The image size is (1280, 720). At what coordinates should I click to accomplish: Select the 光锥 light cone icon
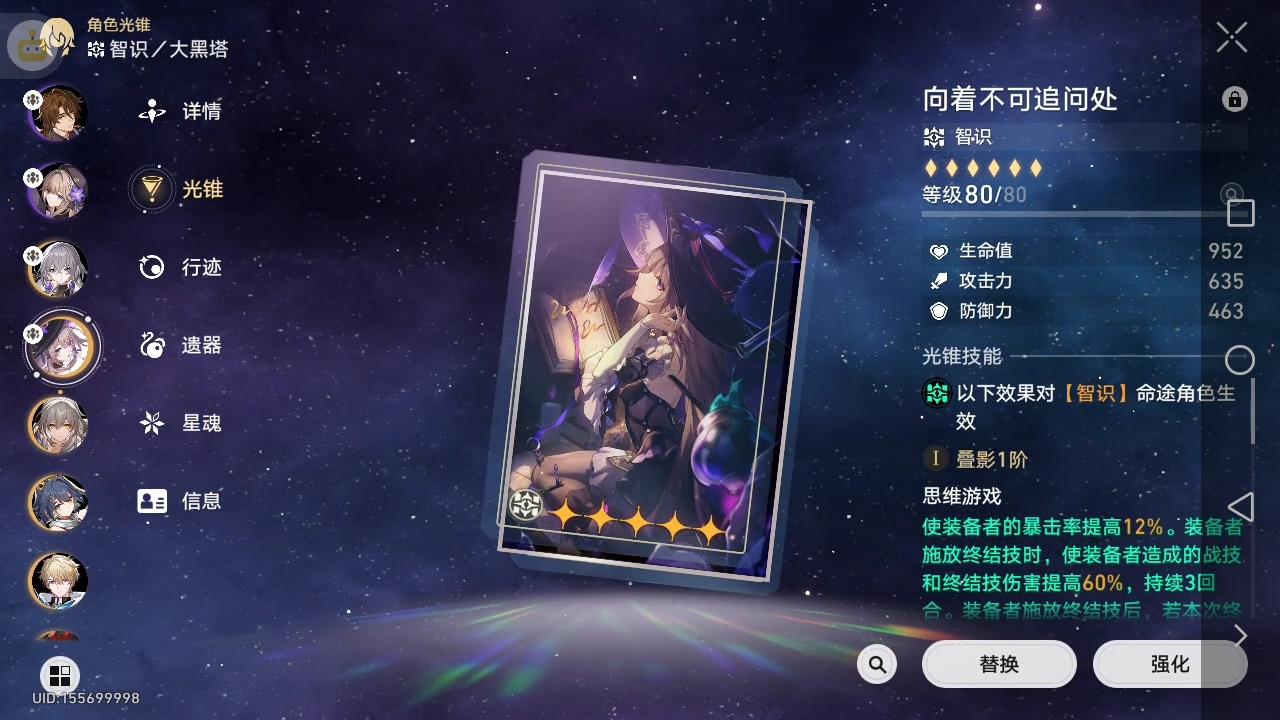tap(152, 189)
